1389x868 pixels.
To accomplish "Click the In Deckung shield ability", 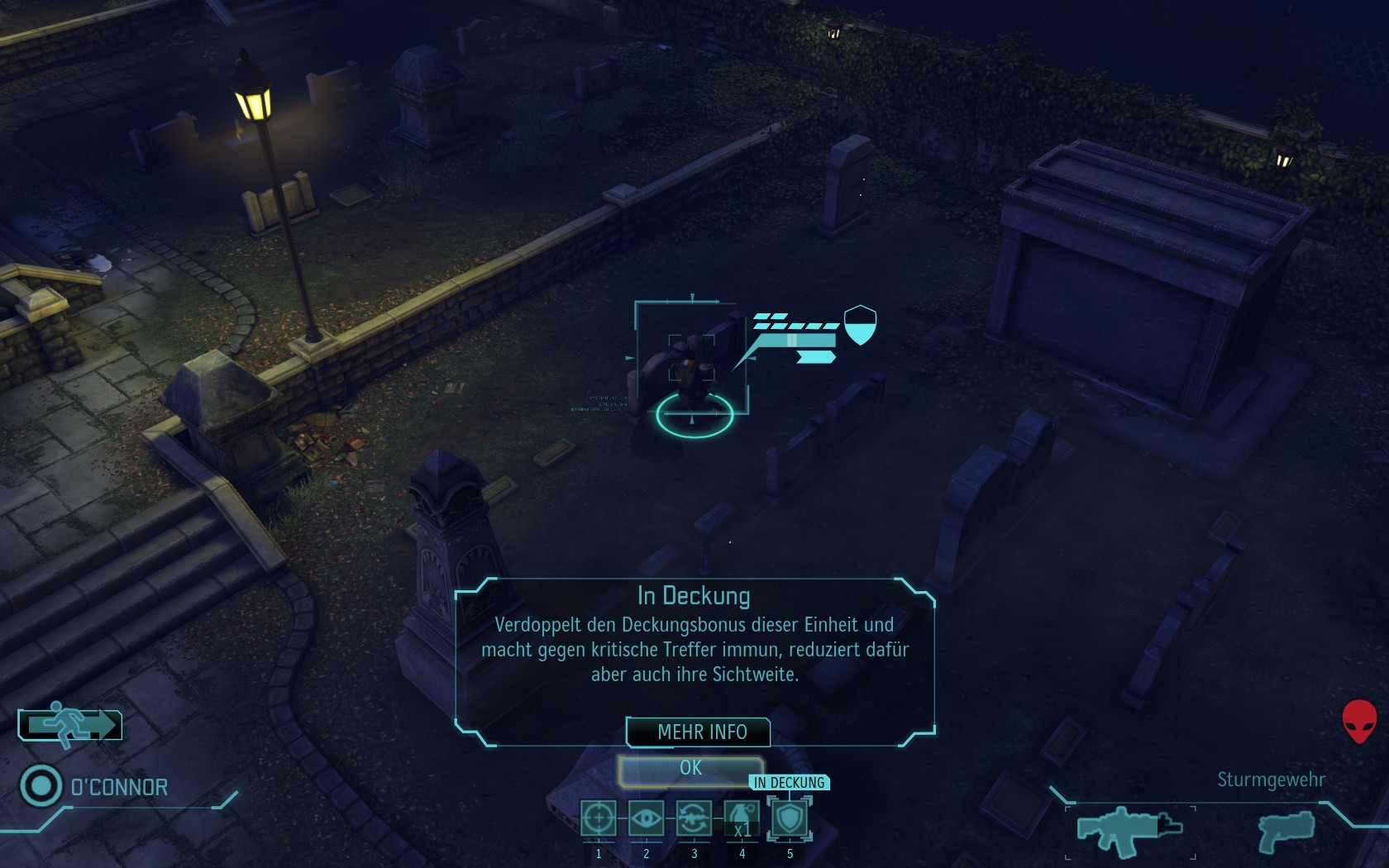I will (x=790, y=818).
